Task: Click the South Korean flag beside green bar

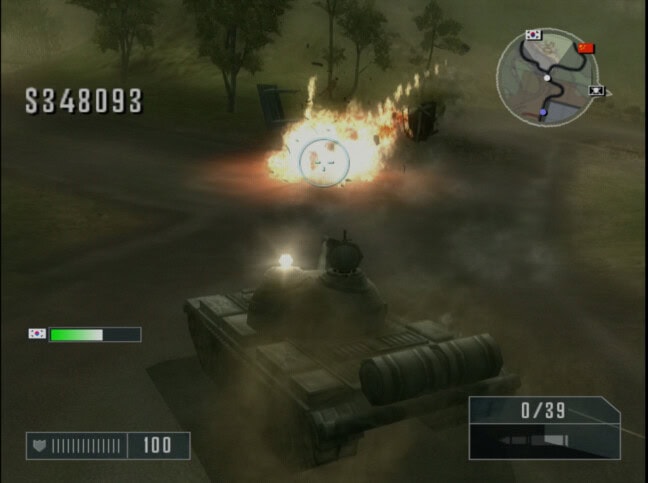Action: (x=38, y=334)
